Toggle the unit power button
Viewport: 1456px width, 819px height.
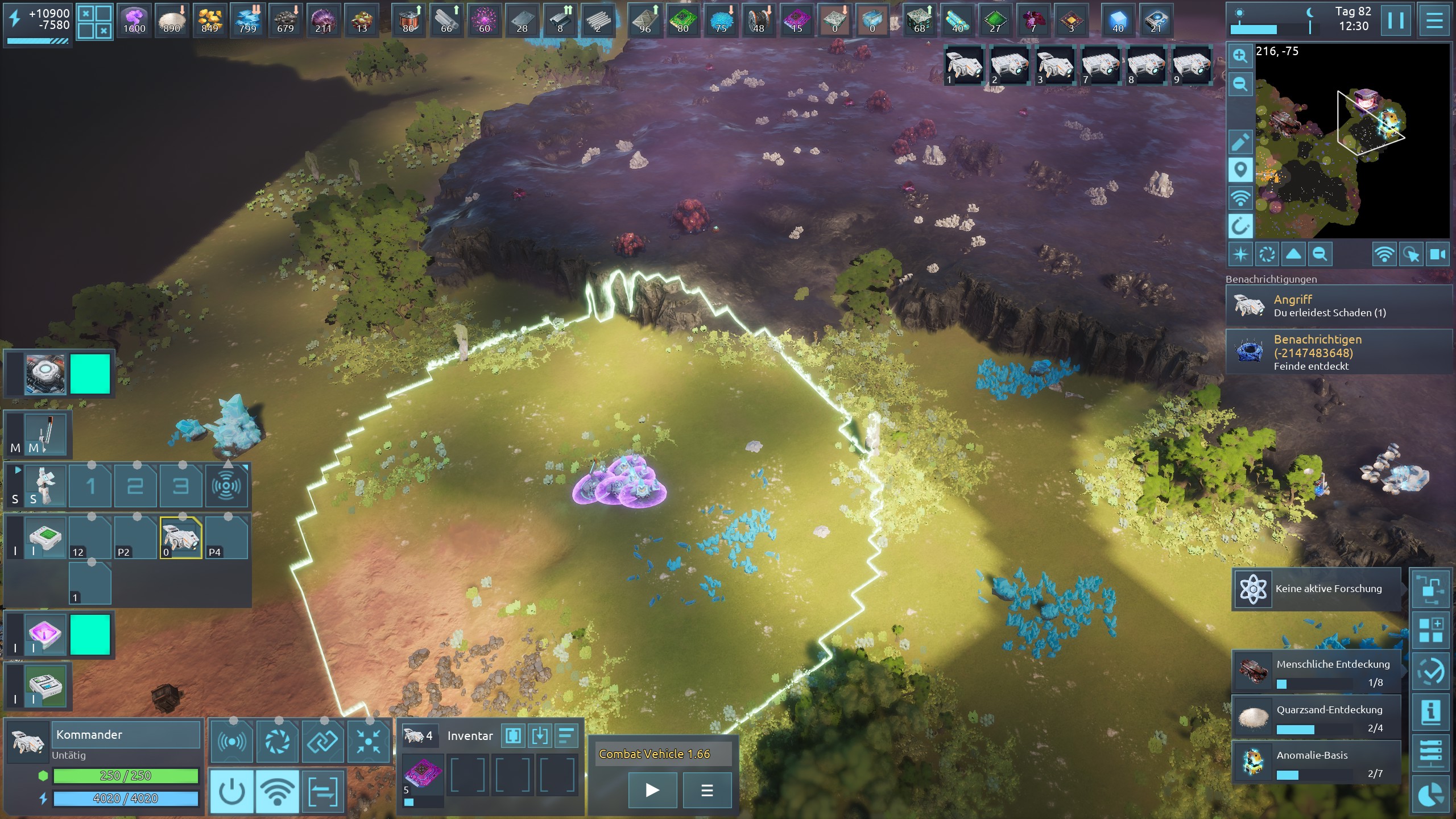coord(231,791)
